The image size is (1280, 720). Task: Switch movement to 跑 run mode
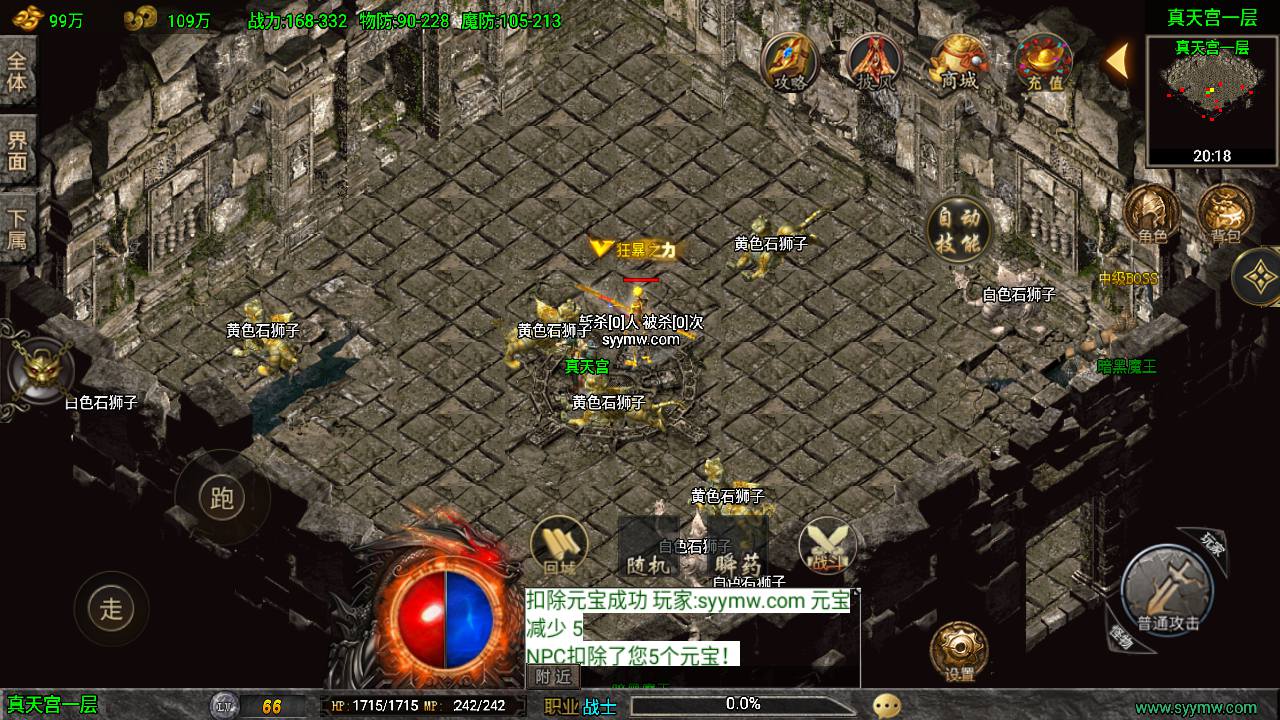(221, 498)
